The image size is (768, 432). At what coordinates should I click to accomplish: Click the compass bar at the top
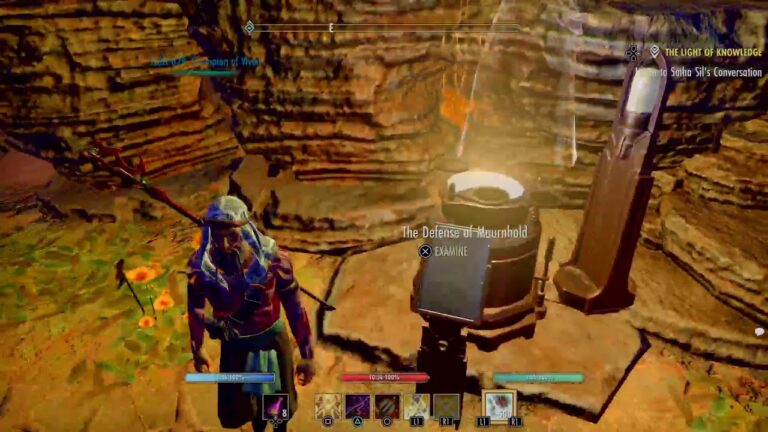[x=385, y=27]
